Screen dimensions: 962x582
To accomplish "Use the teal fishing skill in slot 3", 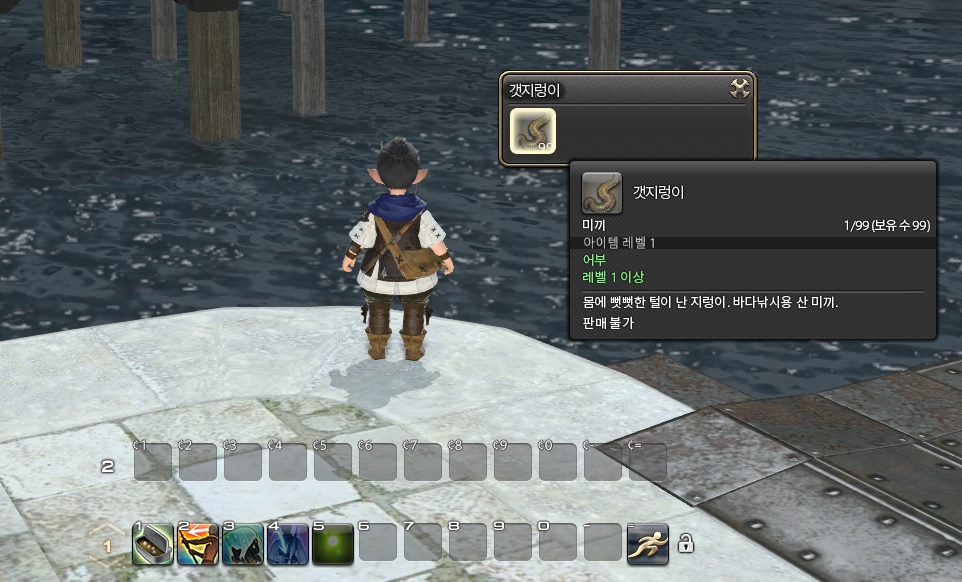I will 242,543.
